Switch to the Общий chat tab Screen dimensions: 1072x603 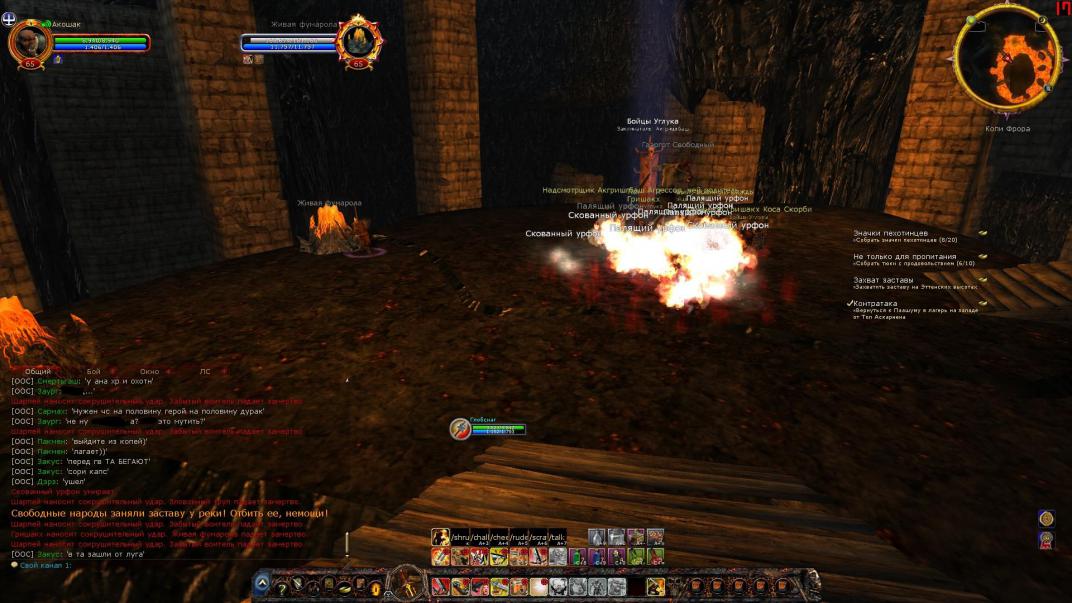38,371
